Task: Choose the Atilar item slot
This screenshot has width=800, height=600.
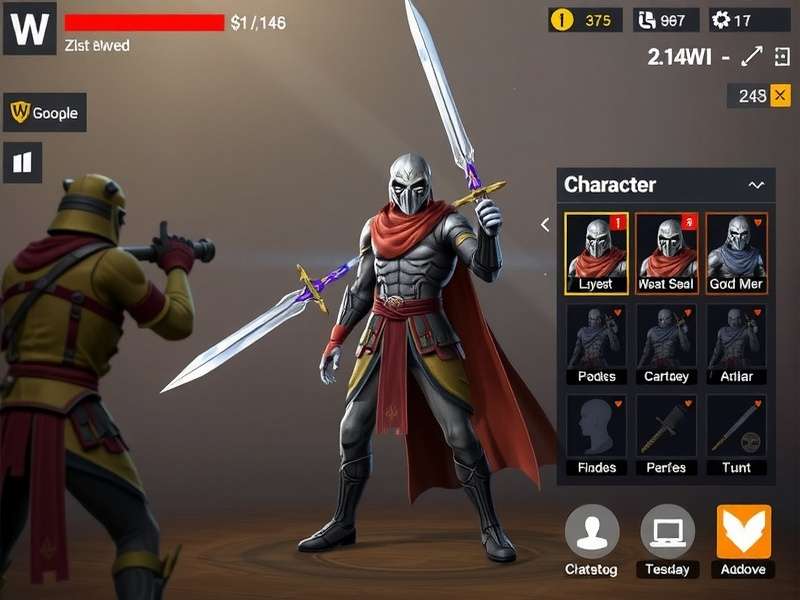Action: tap(736, 344)
